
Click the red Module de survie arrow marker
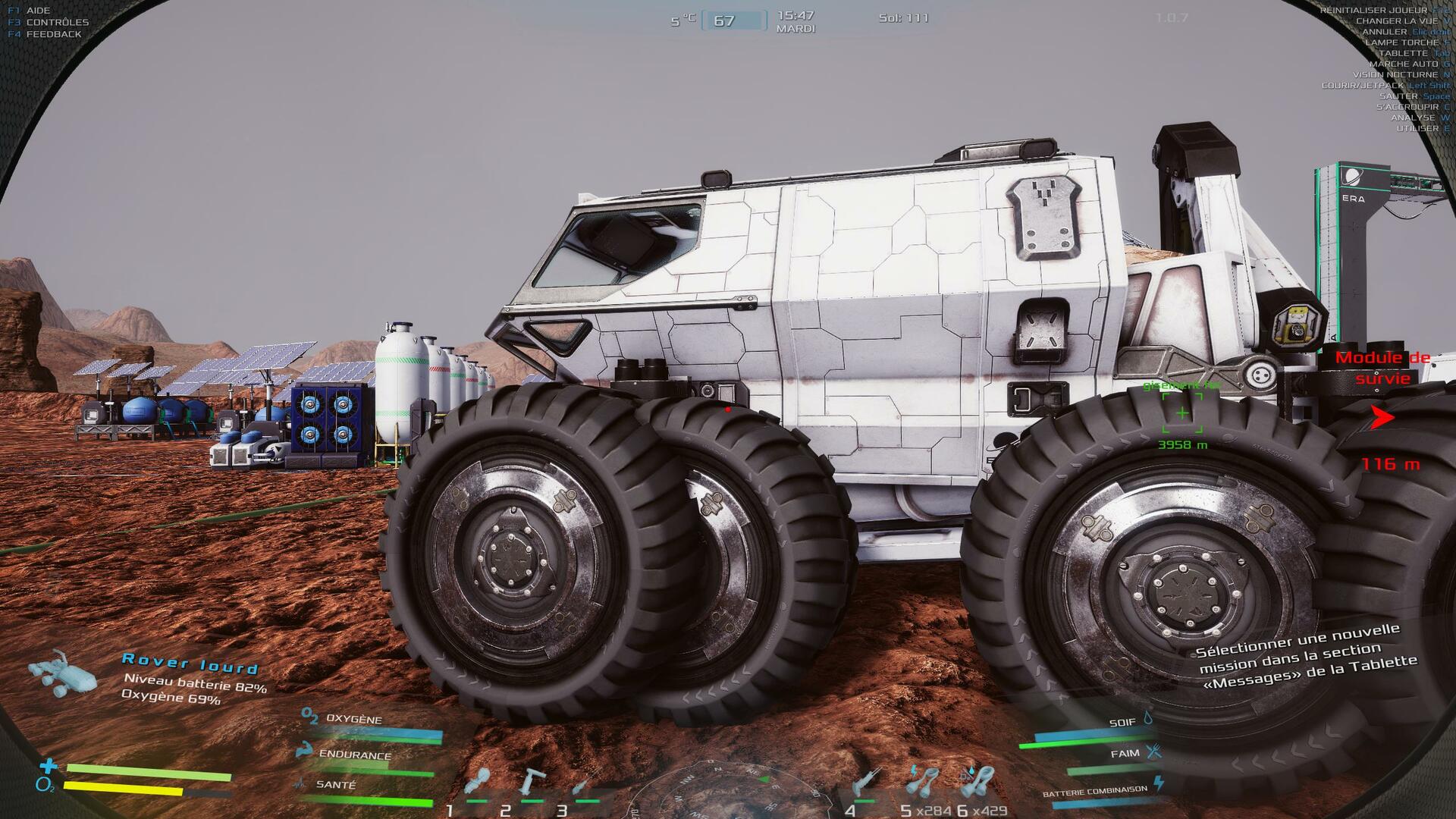[1382, 417]
